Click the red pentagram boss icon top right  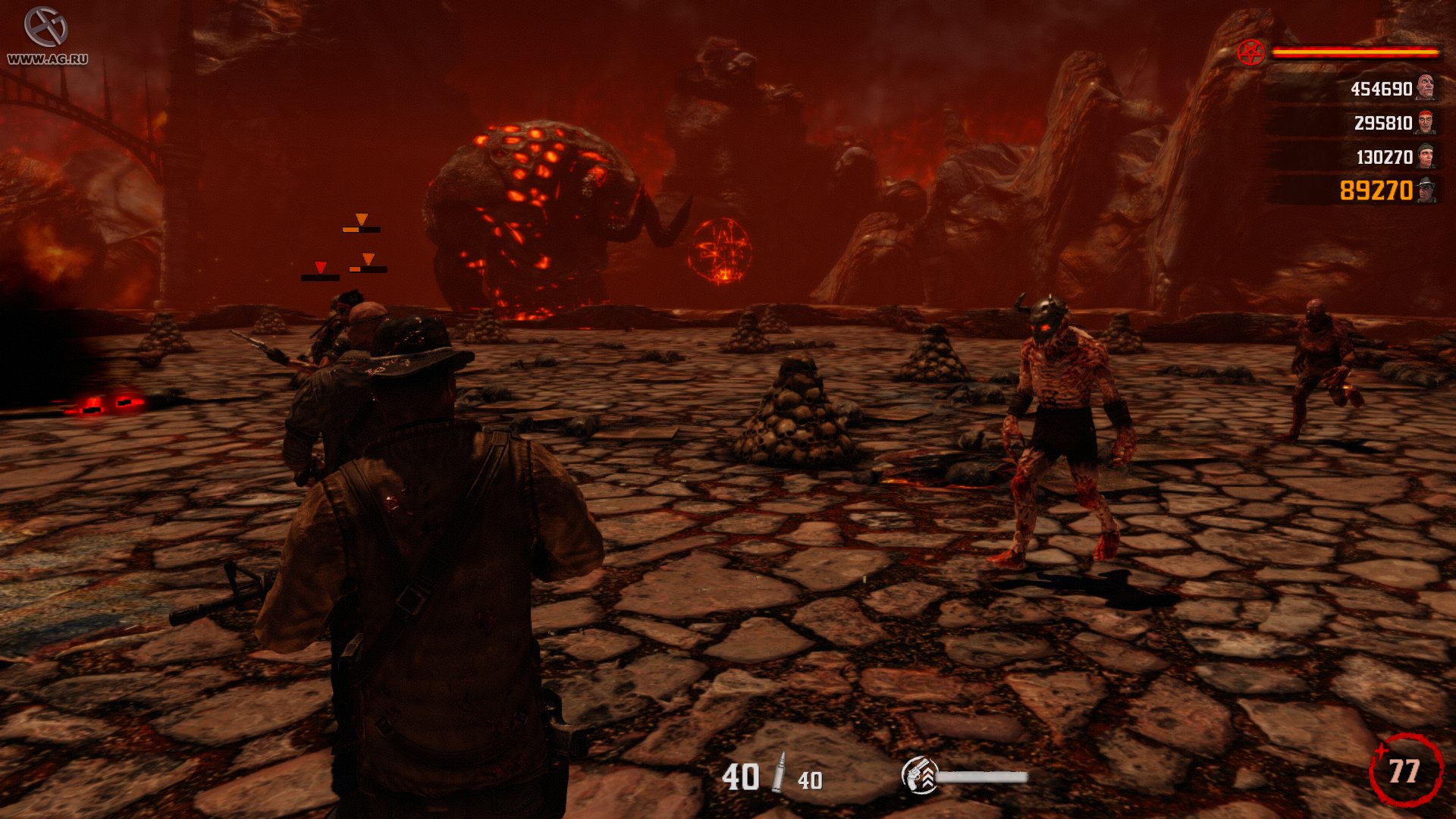pos(1251,53)
